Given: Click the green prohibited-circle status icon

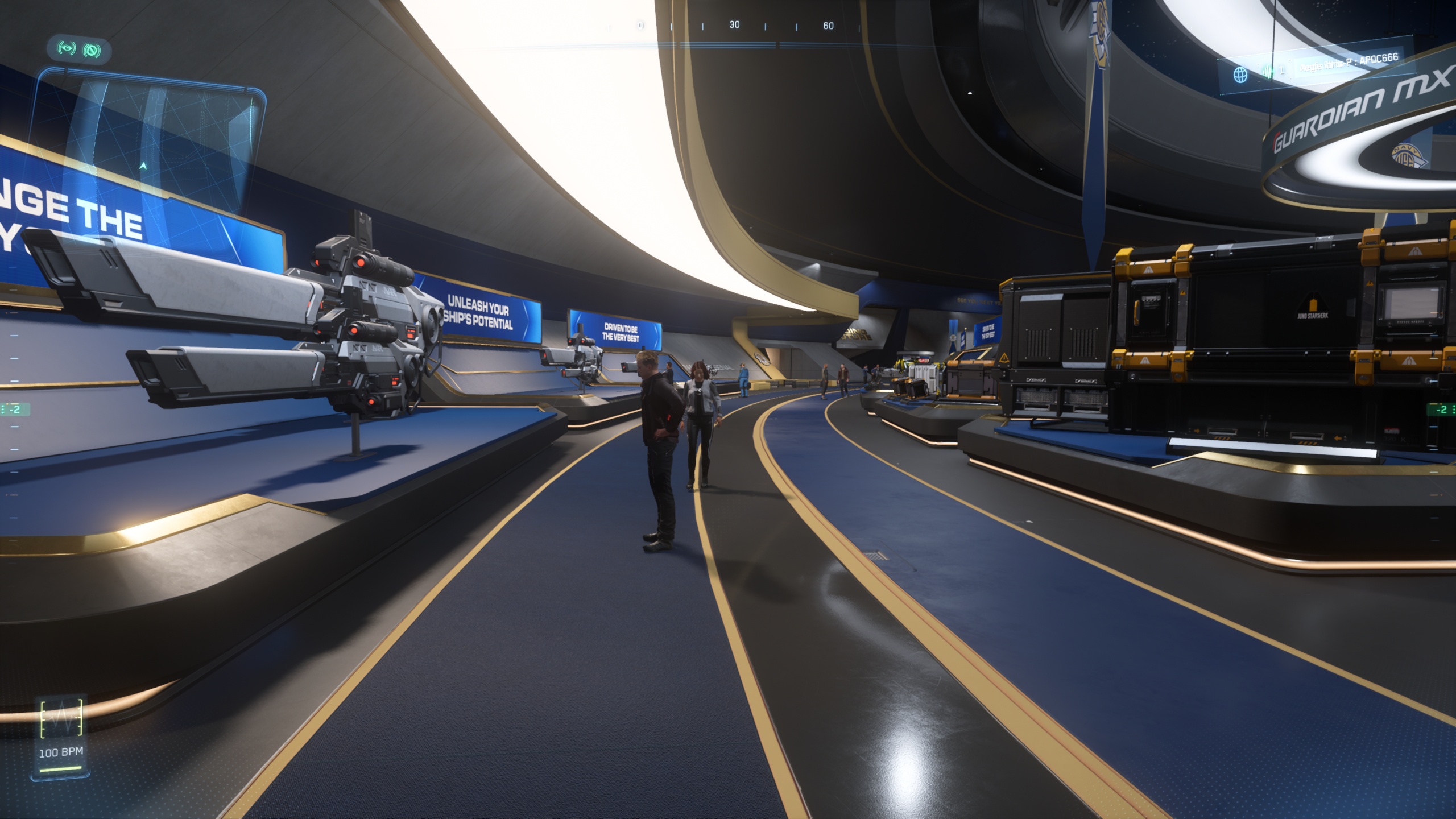Looking at the screenshot, I should 92,51.
